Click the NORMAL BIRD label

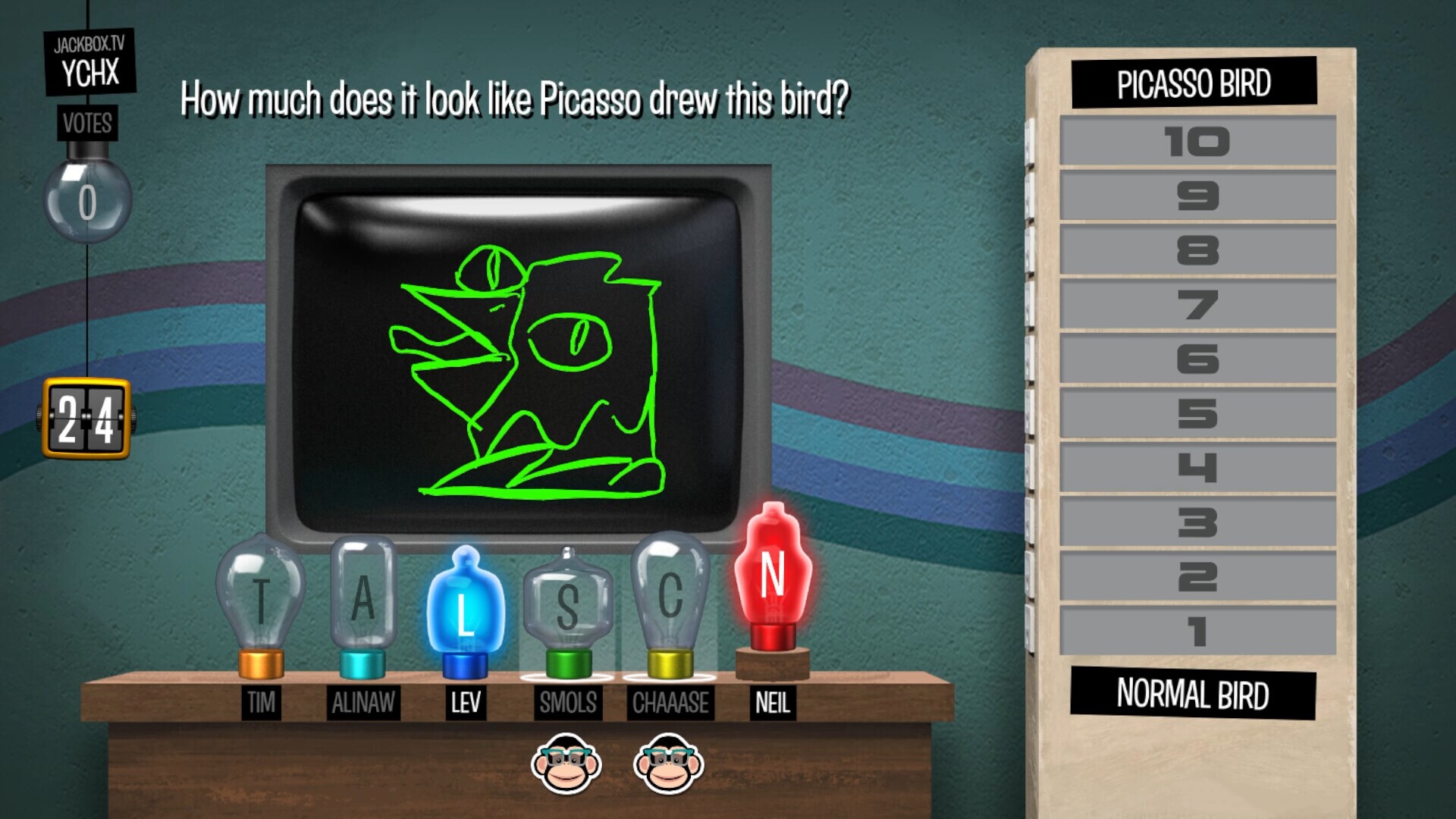click(1193, 695)
